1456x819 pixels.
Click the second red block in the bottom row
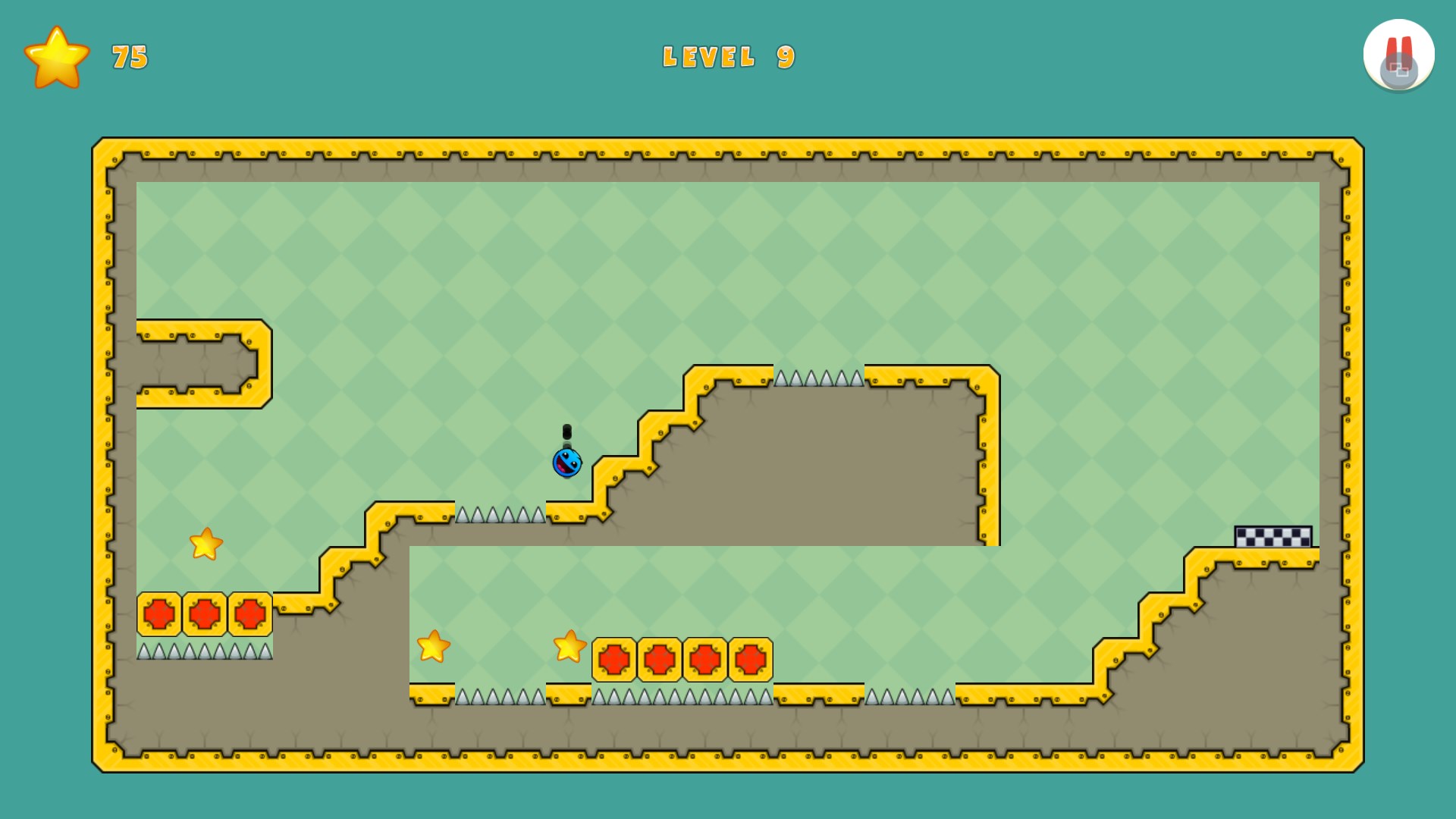pos(660,659)
